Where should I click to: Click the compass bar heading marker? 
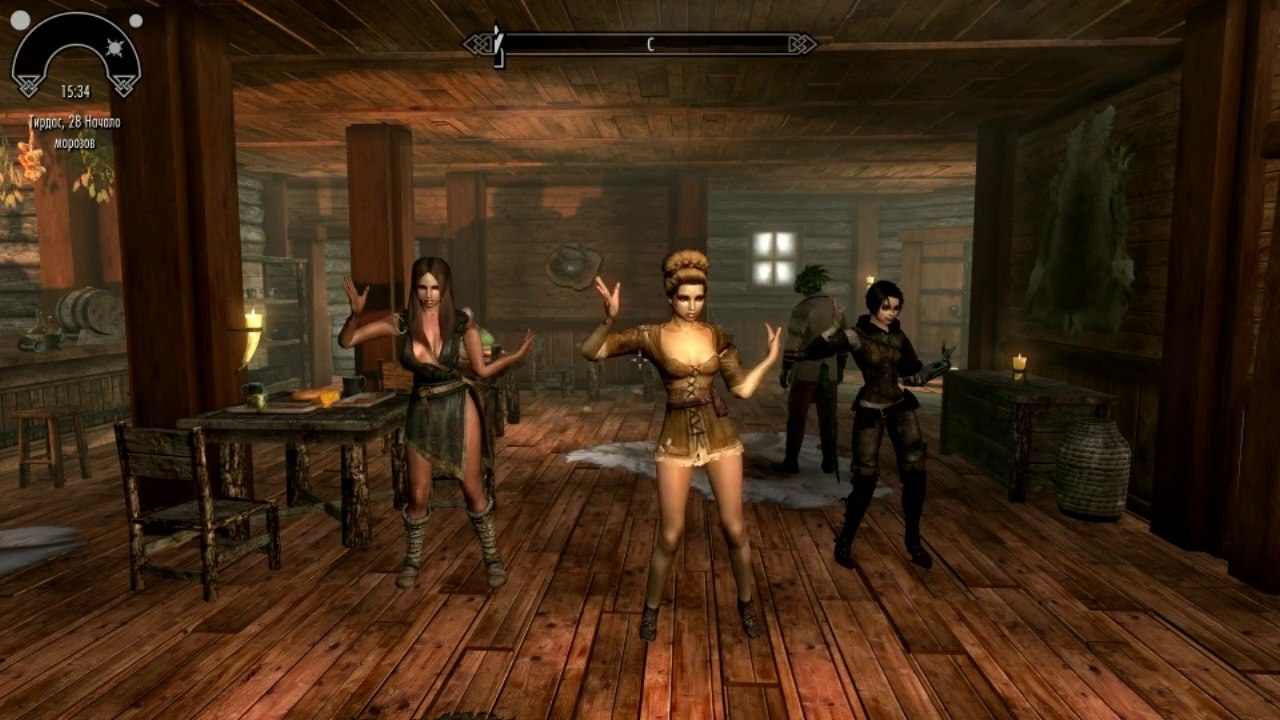coord(650,44)
